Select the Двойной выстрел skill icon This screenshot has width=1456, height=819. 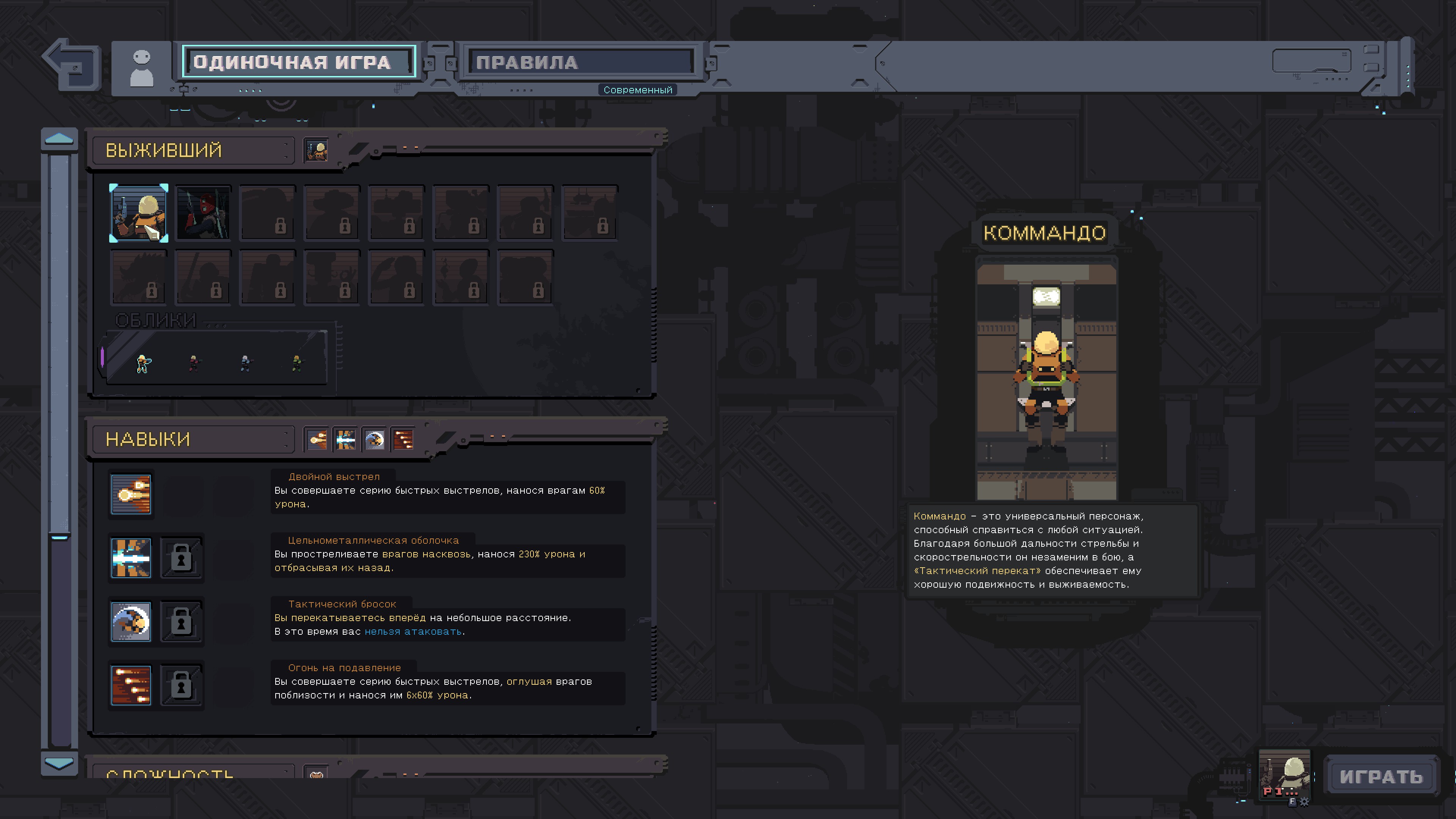click(131, 494)
